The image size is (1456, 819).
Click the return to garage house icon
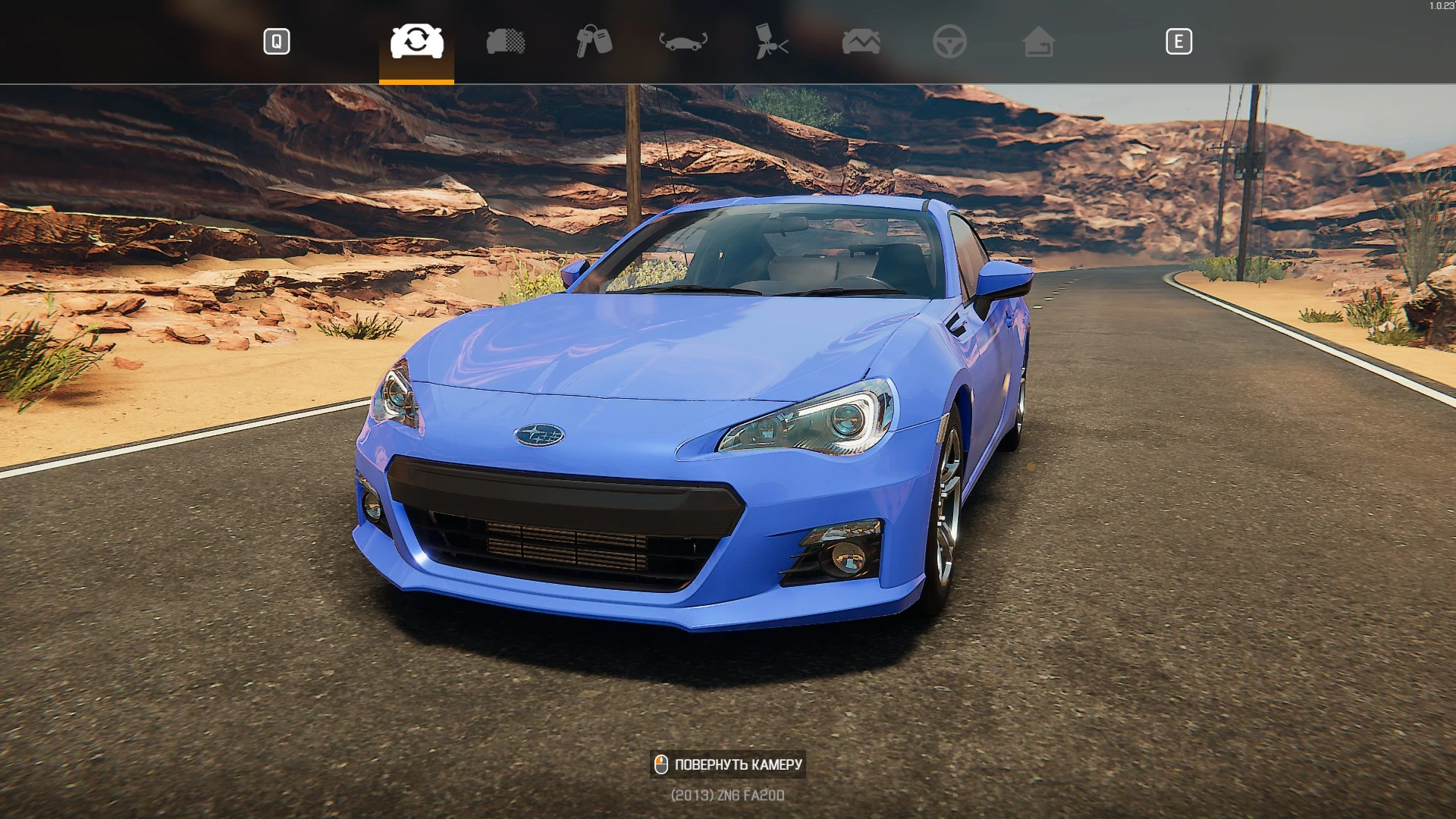1040,42
